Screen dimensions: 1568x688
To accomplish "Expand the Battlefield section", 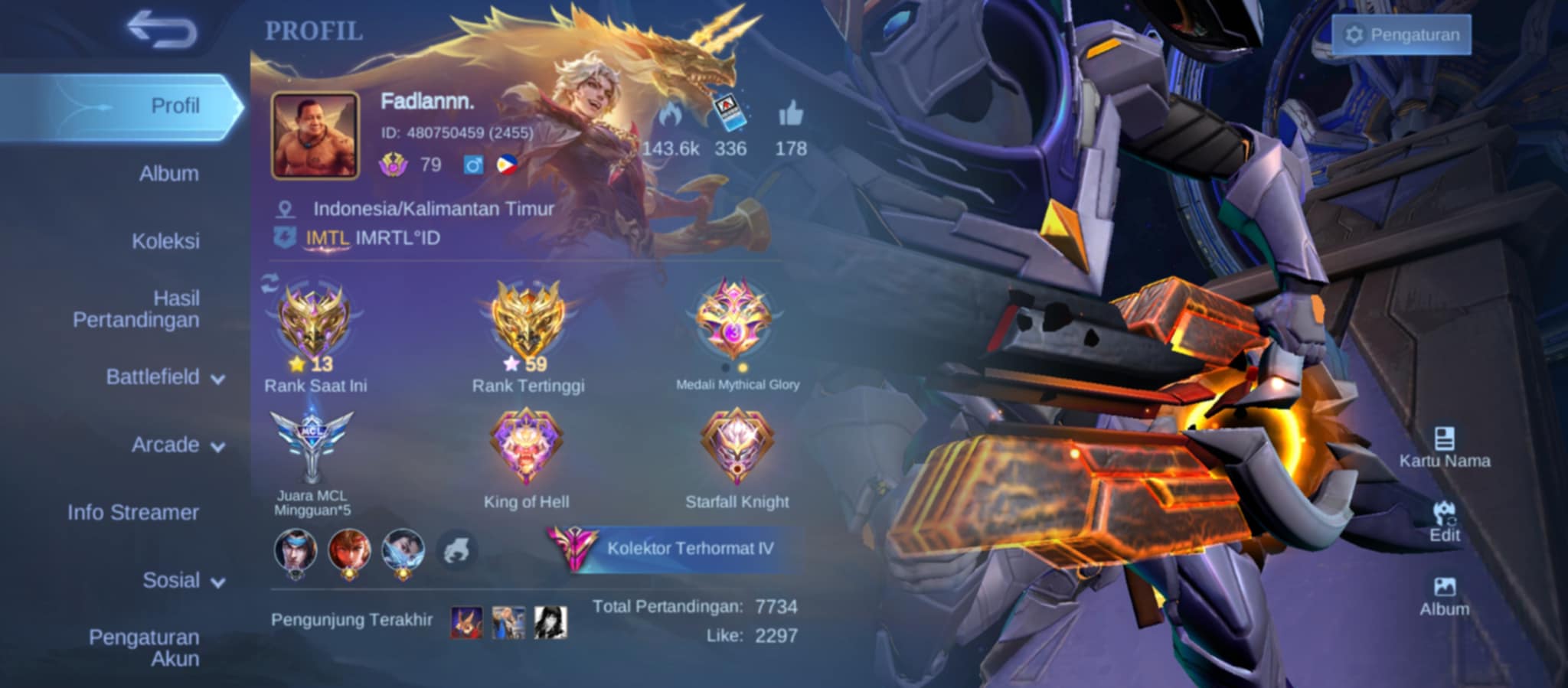I will pos(165,377).
